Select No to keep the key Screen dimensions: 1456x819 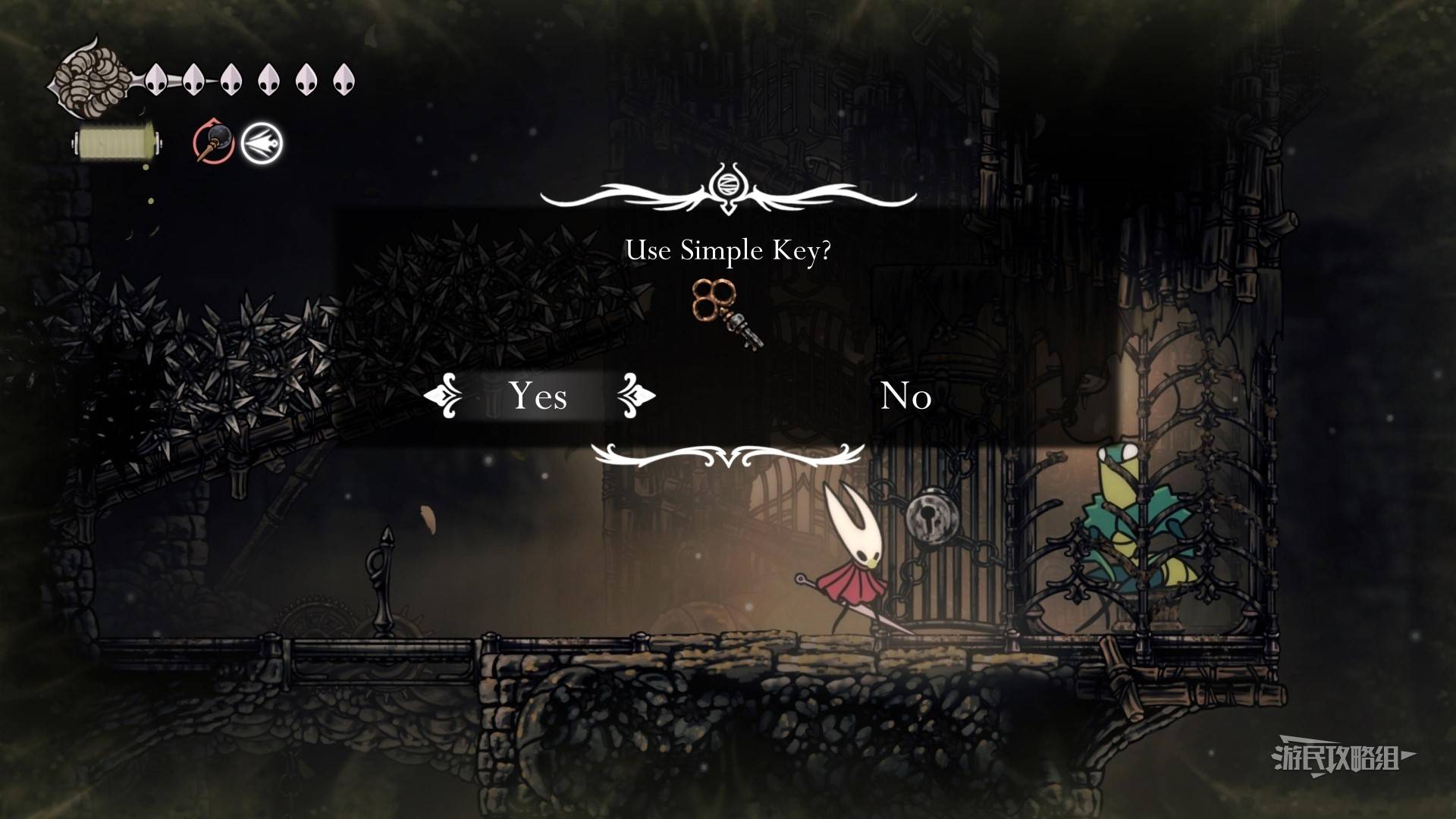pos(905,396)
